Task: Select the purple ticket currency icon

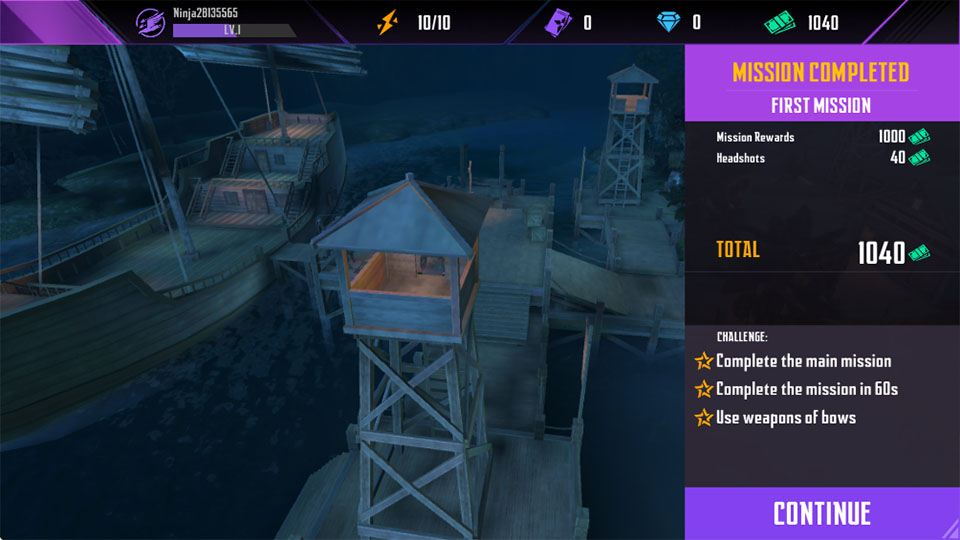Action: point(555,22)
